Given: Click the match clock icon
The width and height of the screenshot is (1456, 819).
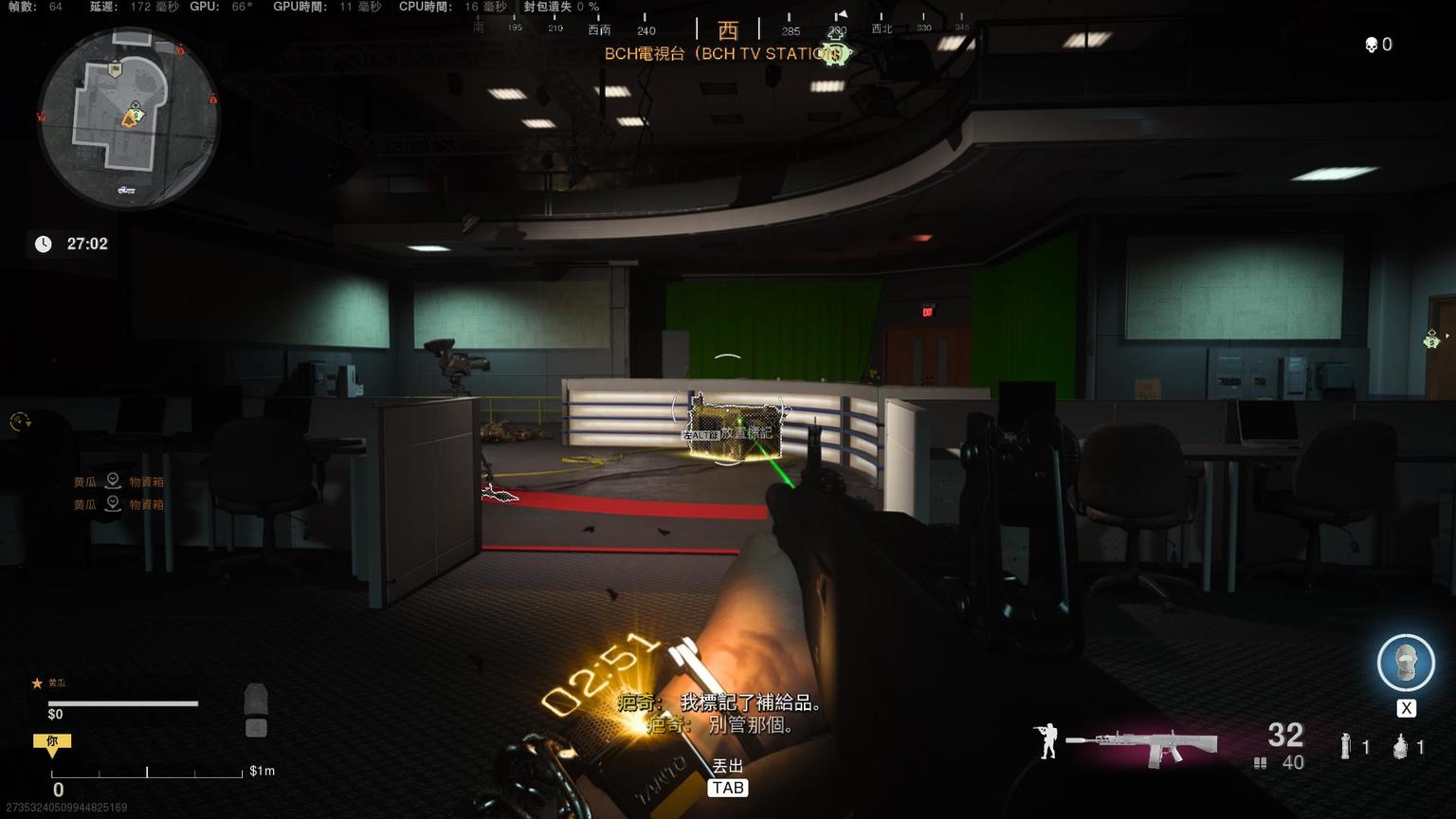Looking at the screenshot, I should pos(44,245).
